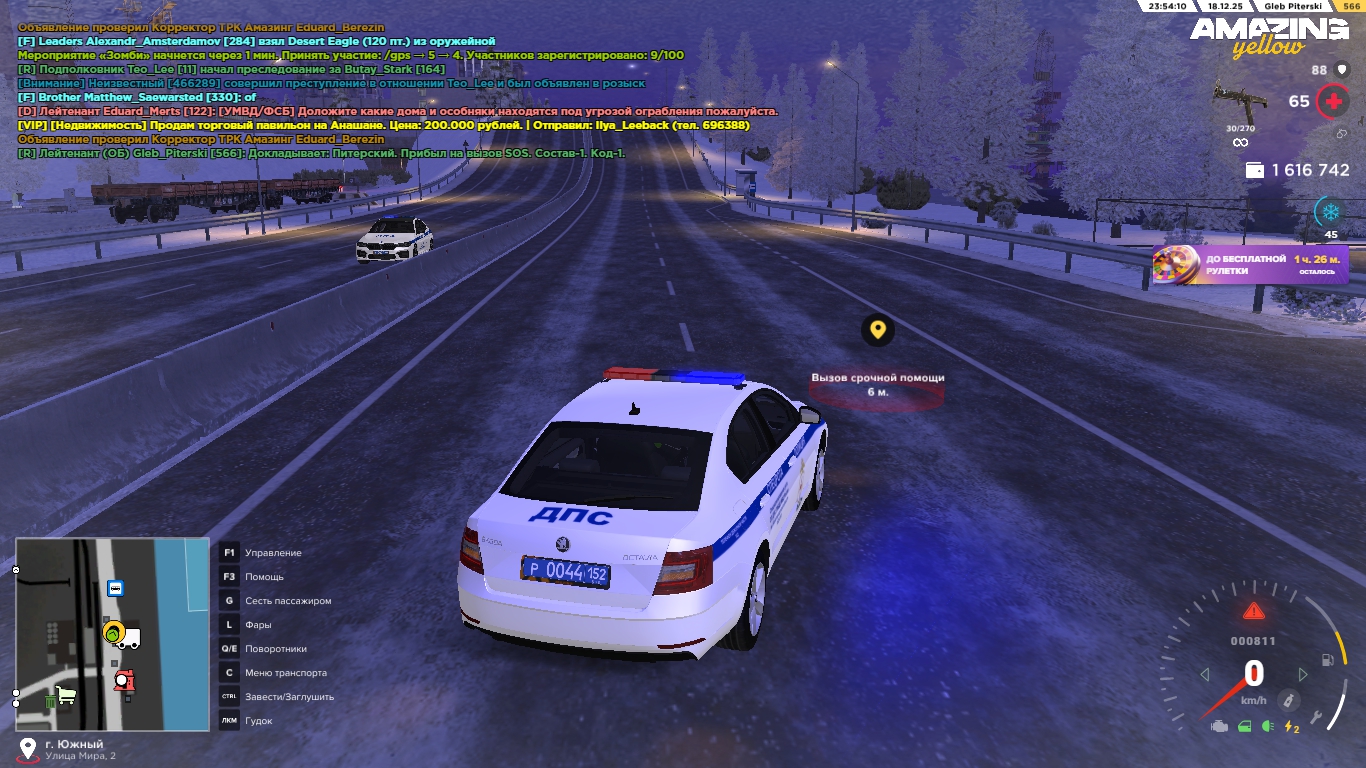Click the engine status icon on the speedometer
Screen dimensions: 1366x768
tap(1219, 726)
